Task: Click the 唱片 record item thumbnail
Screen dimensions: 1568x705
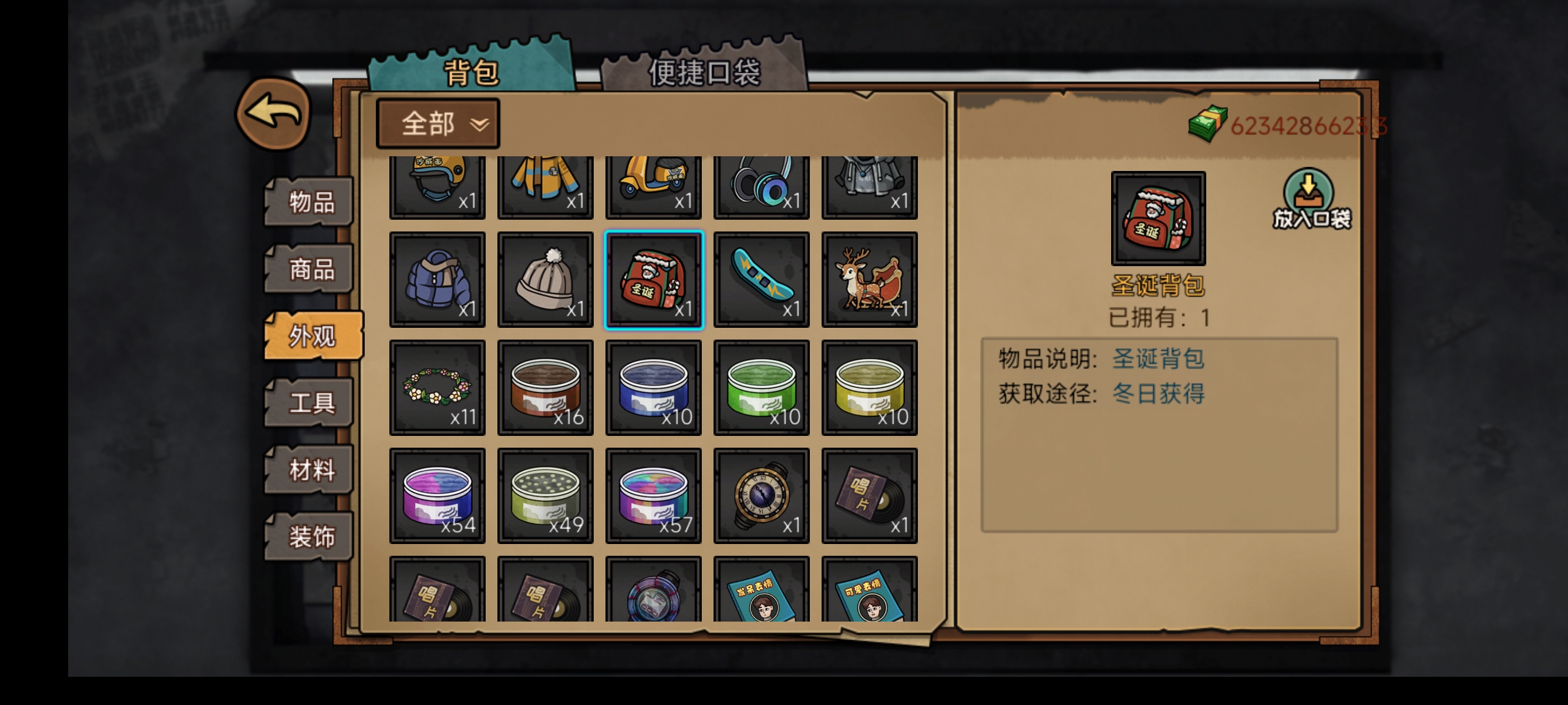Action: (869, 496)
